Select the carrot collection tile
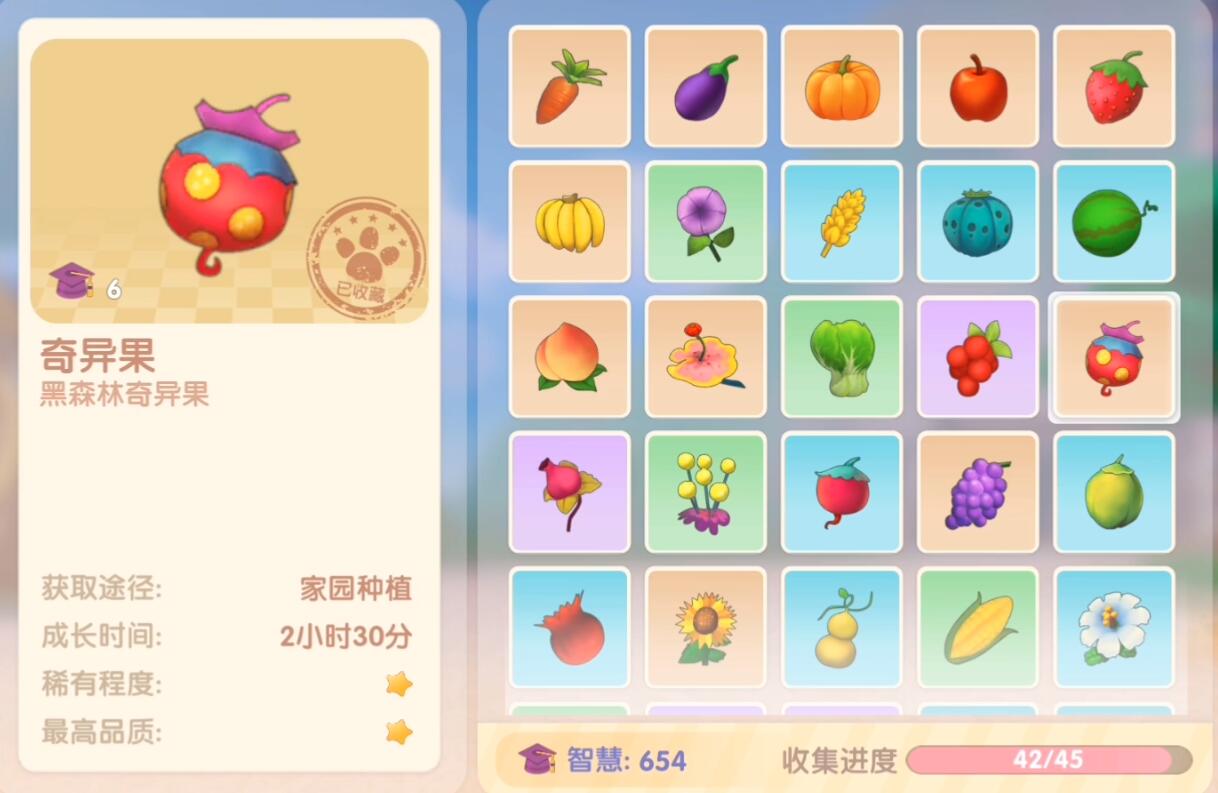The width and height of the screenshot is (1218, 793). (569, 87)
